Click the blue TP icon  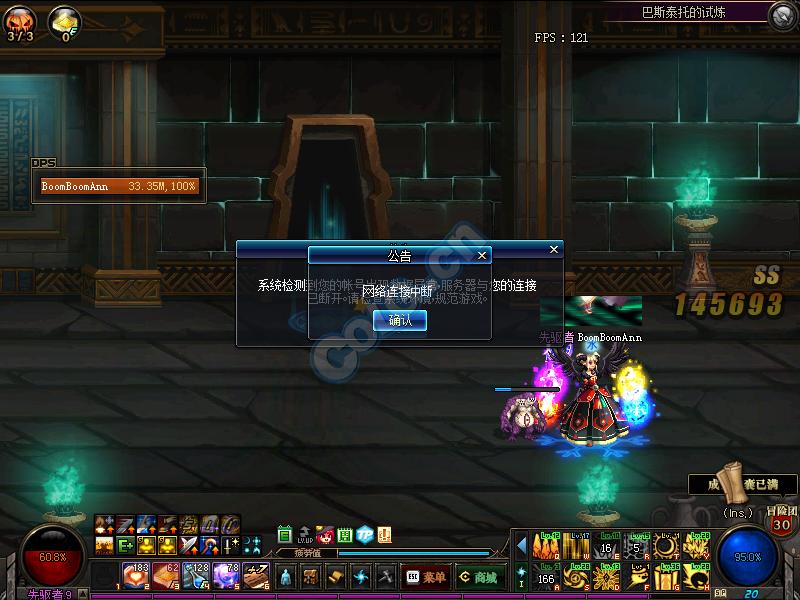[x=365, y=535]
